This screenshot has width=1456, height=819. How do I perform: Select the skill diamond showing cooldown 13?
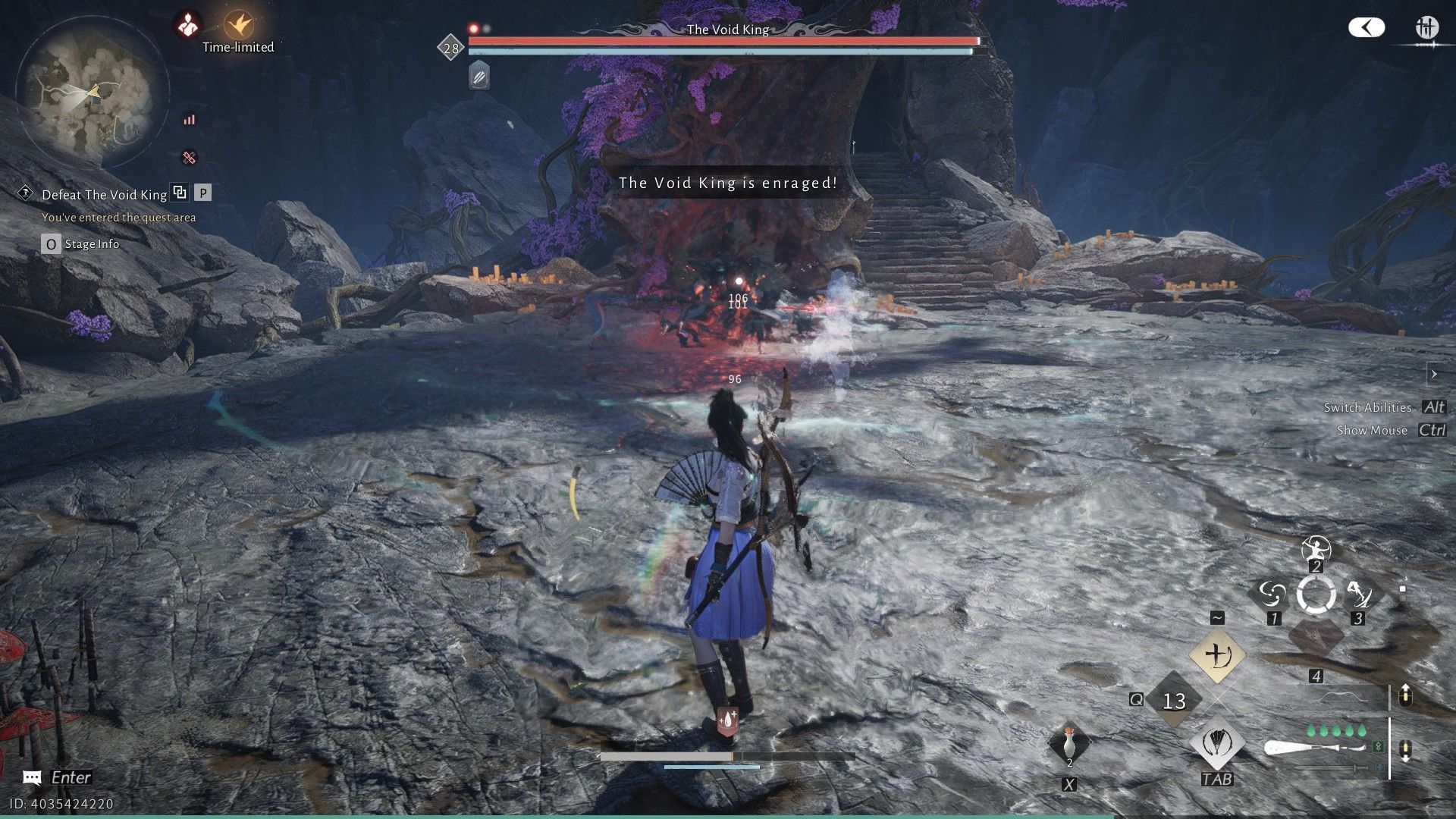(1174, 700)
